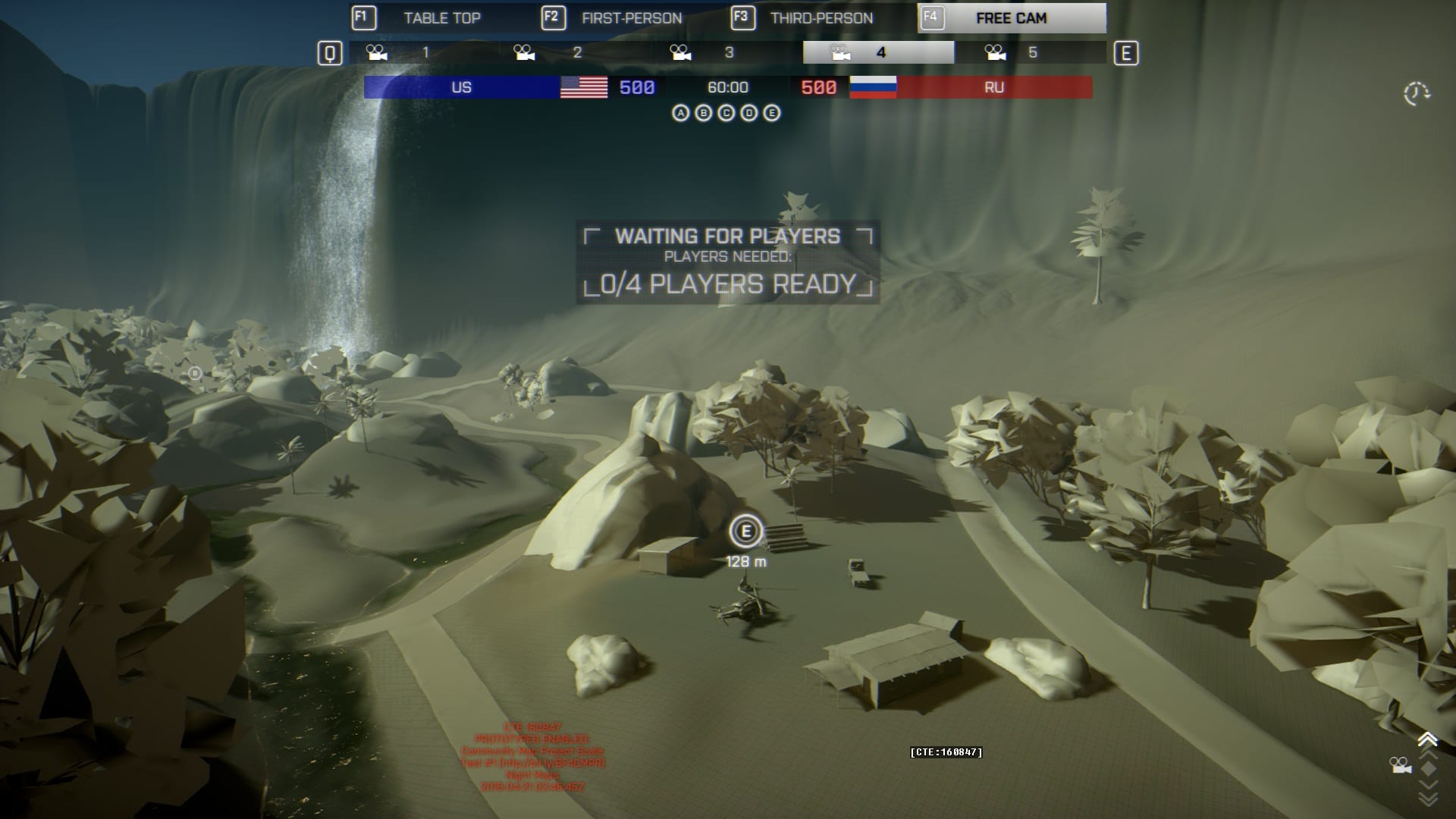
Task: Select the US team banner
Action: click(x=461, y=87)
